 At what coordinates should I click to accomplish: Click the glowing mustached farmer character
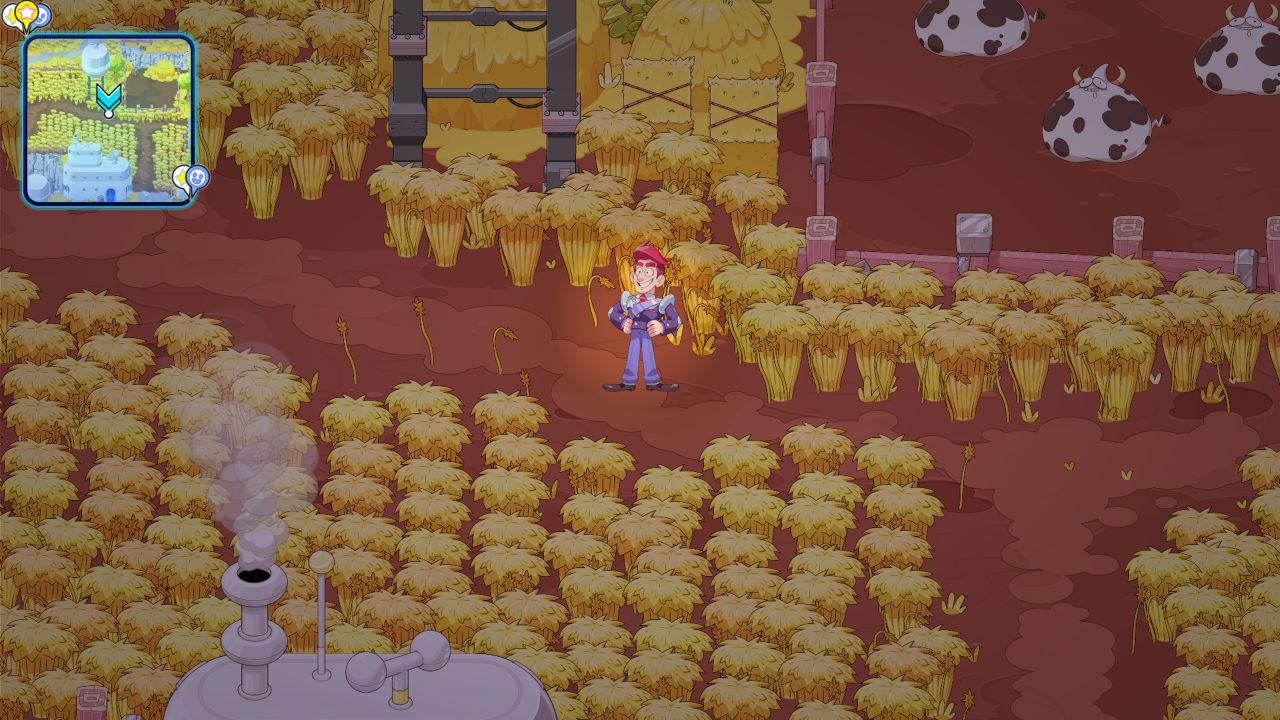coord(645,310)
